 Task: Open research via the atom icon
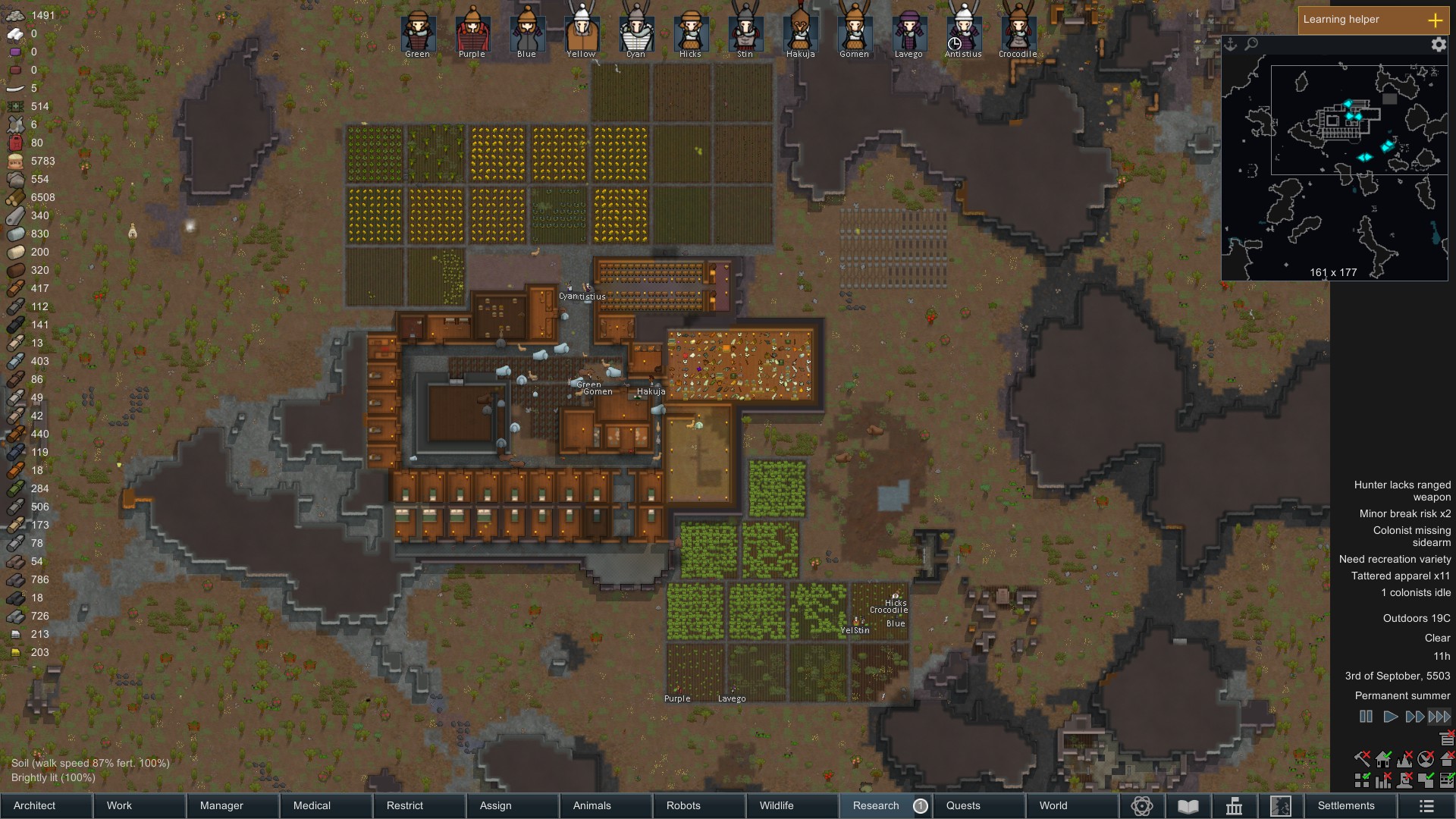click(x=1141, y=806)
